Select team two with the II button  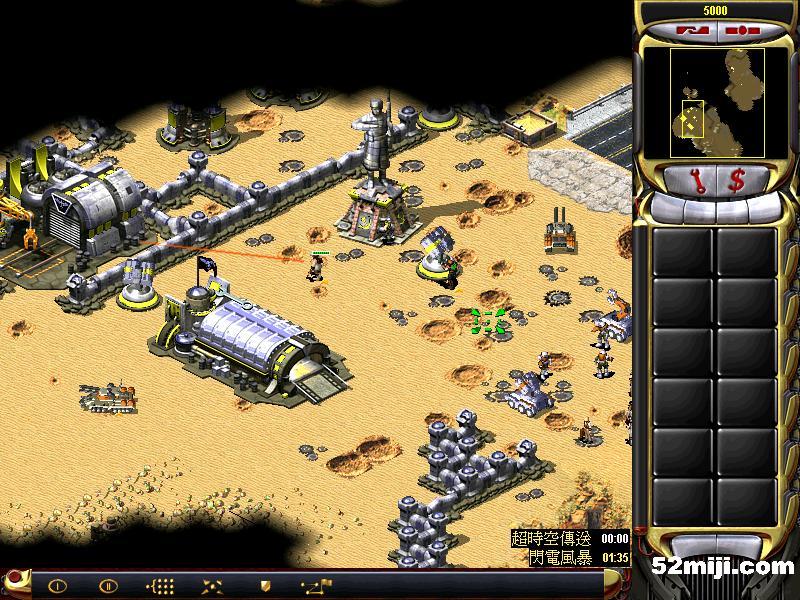(x=108, y=586)
